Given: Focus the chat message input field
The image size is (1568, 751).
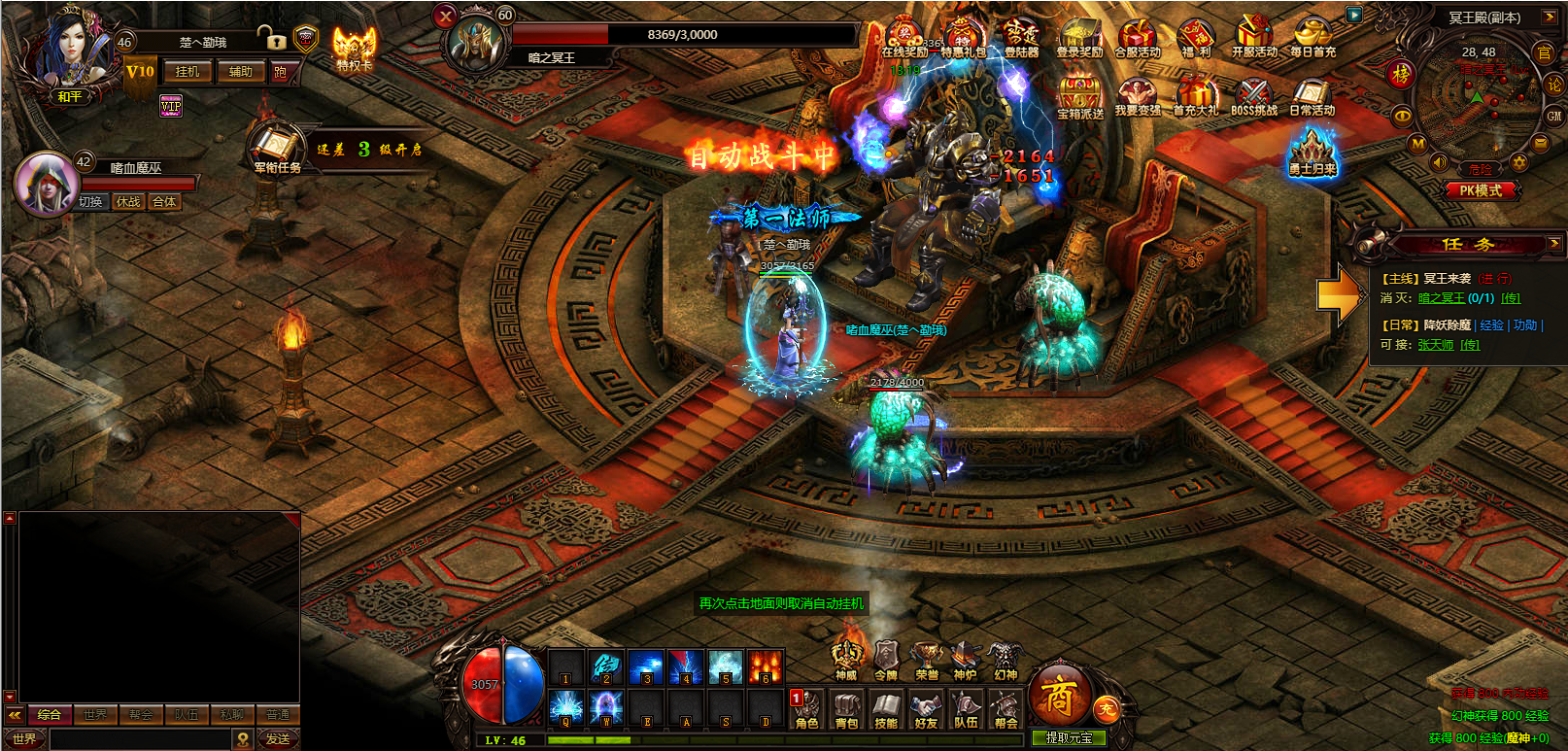Looking at the screenshot, I should 141,739.
